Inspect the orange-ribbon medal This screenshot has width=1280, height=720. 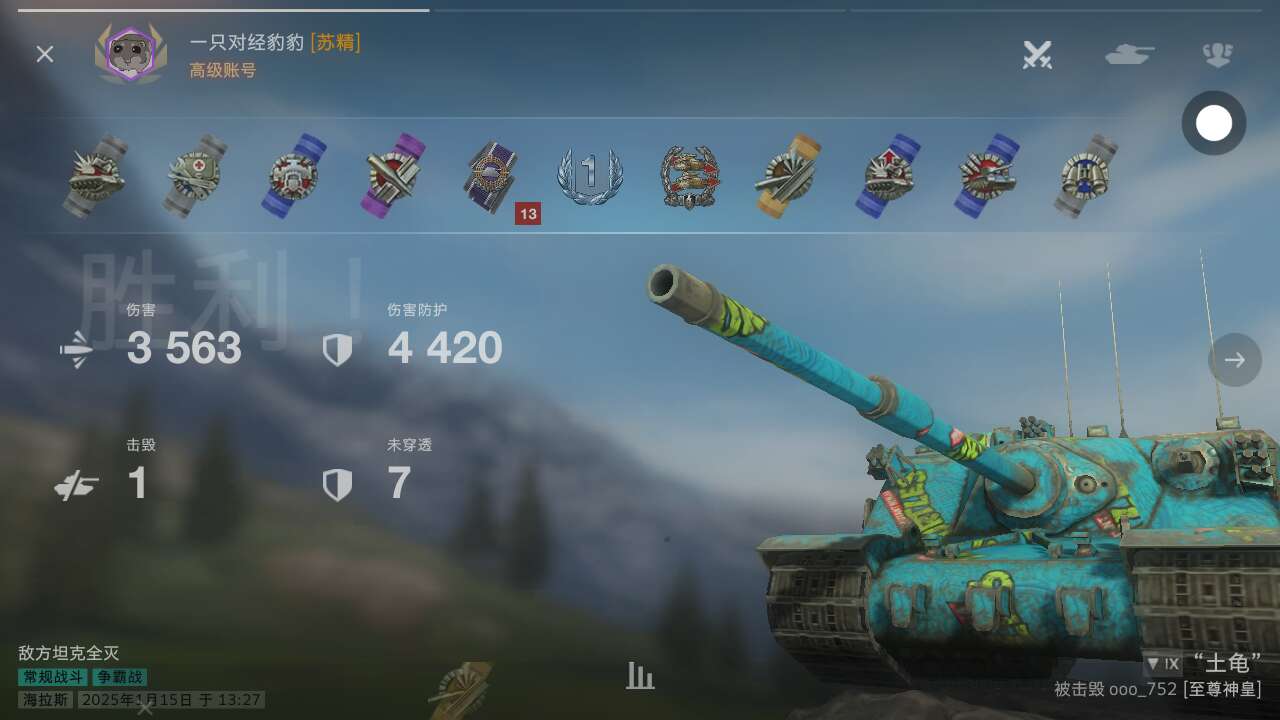pos(787,177)
